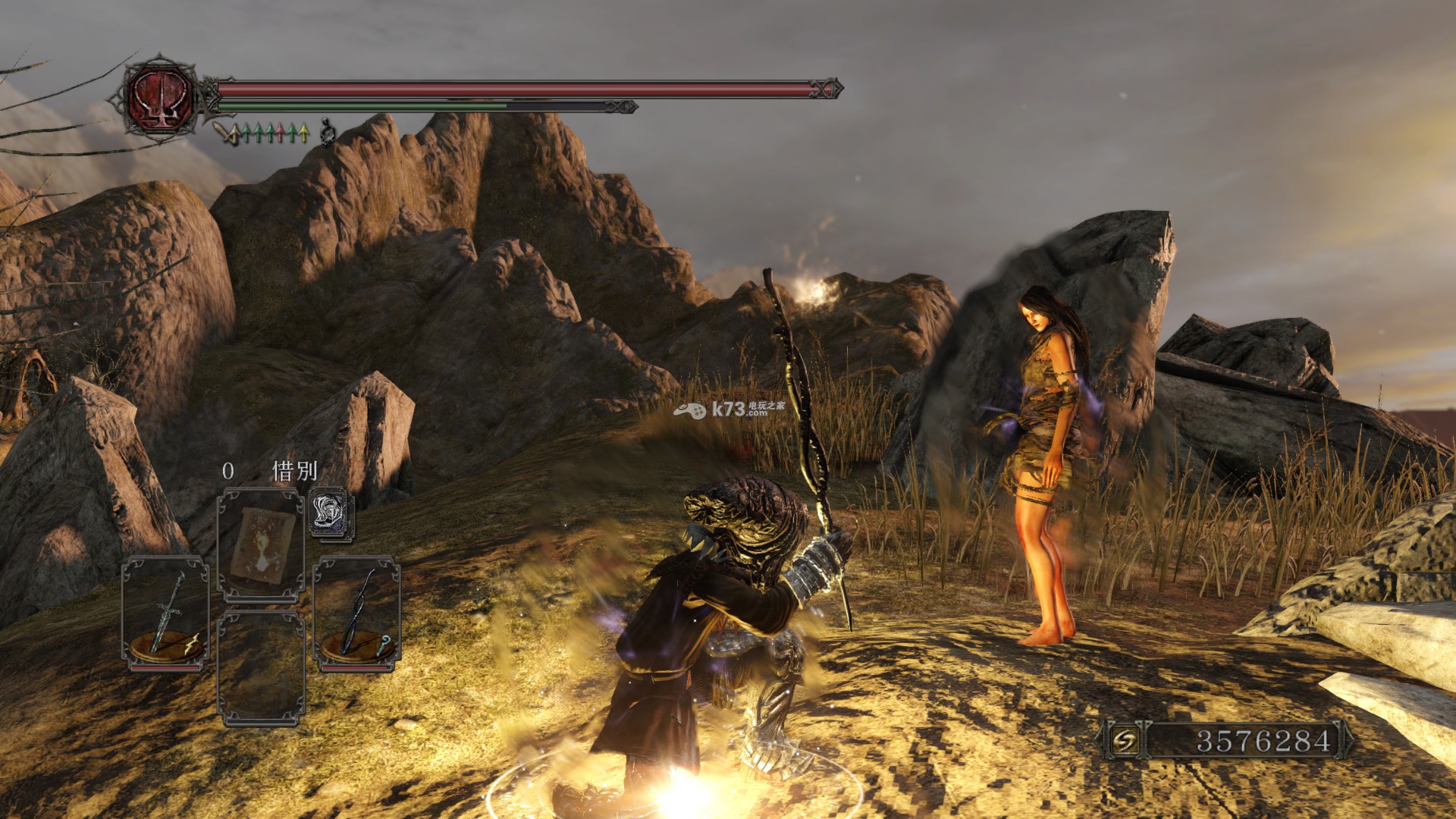The width and height of the screenshot is (1456, 819).
Task: Click the dark figure status effect icon
Action: pyautogui.click(x=327, y=131)
